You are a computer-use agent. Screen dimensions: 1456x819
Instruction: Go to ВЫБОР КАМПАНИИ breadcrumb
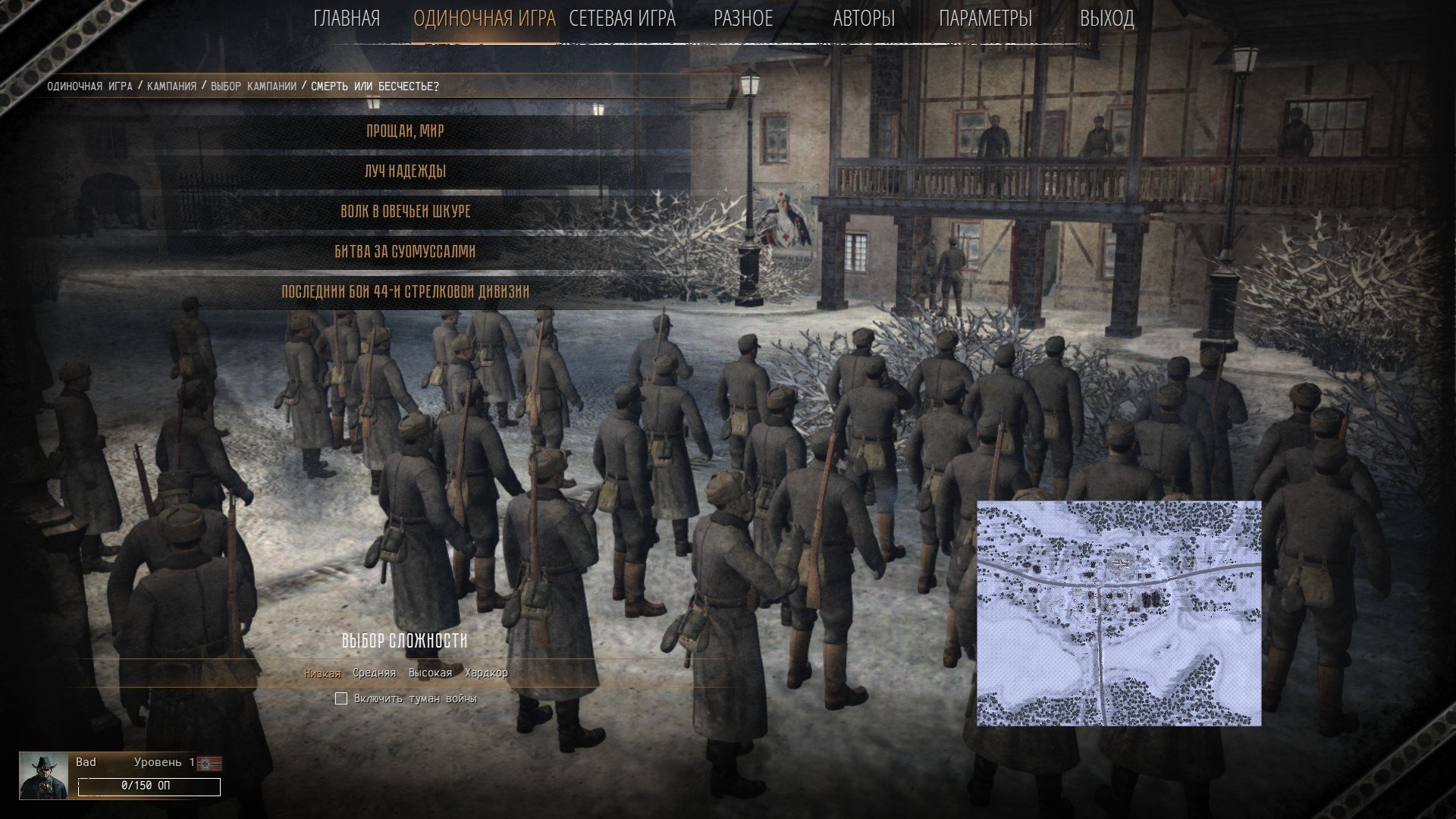[253, 86]
